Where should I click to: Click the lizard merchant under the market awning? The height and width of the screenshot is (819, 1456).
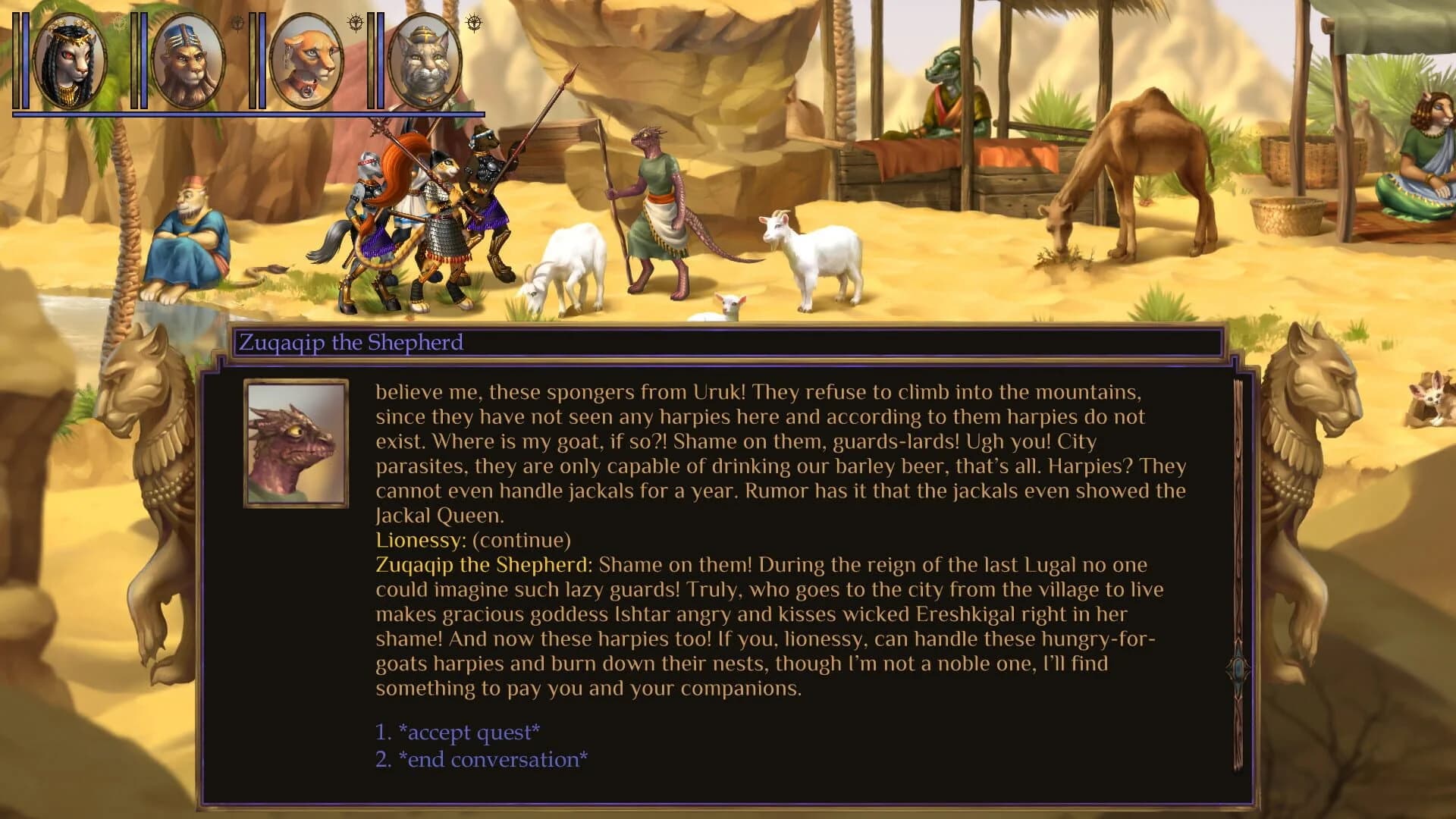(x=948, y=91)
